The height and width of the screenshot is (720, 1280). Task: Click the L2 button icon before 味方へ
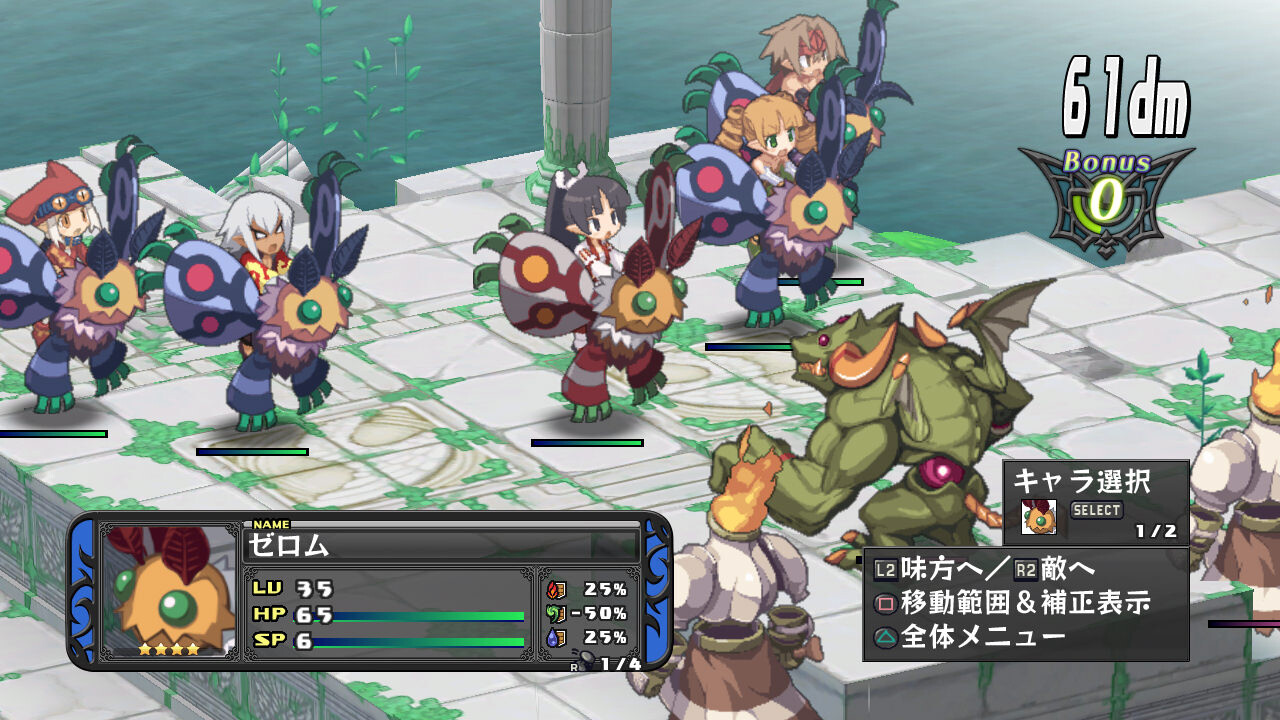[886, 568]
